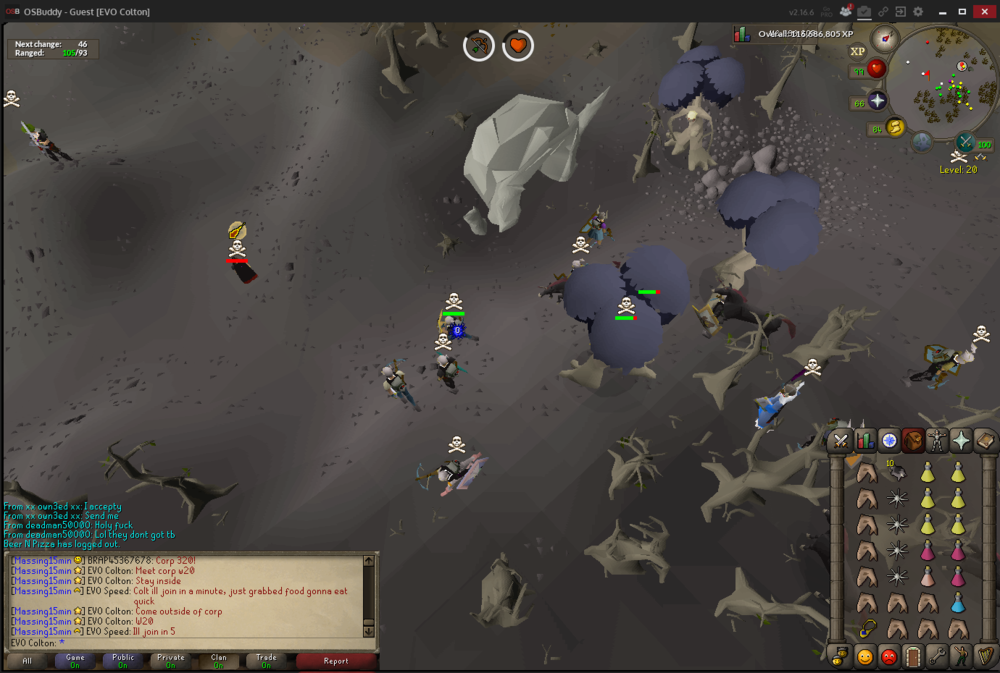1000x673 pixels.
Task: Click the amulet in the inventory
Action: click(x=867, y=629)
